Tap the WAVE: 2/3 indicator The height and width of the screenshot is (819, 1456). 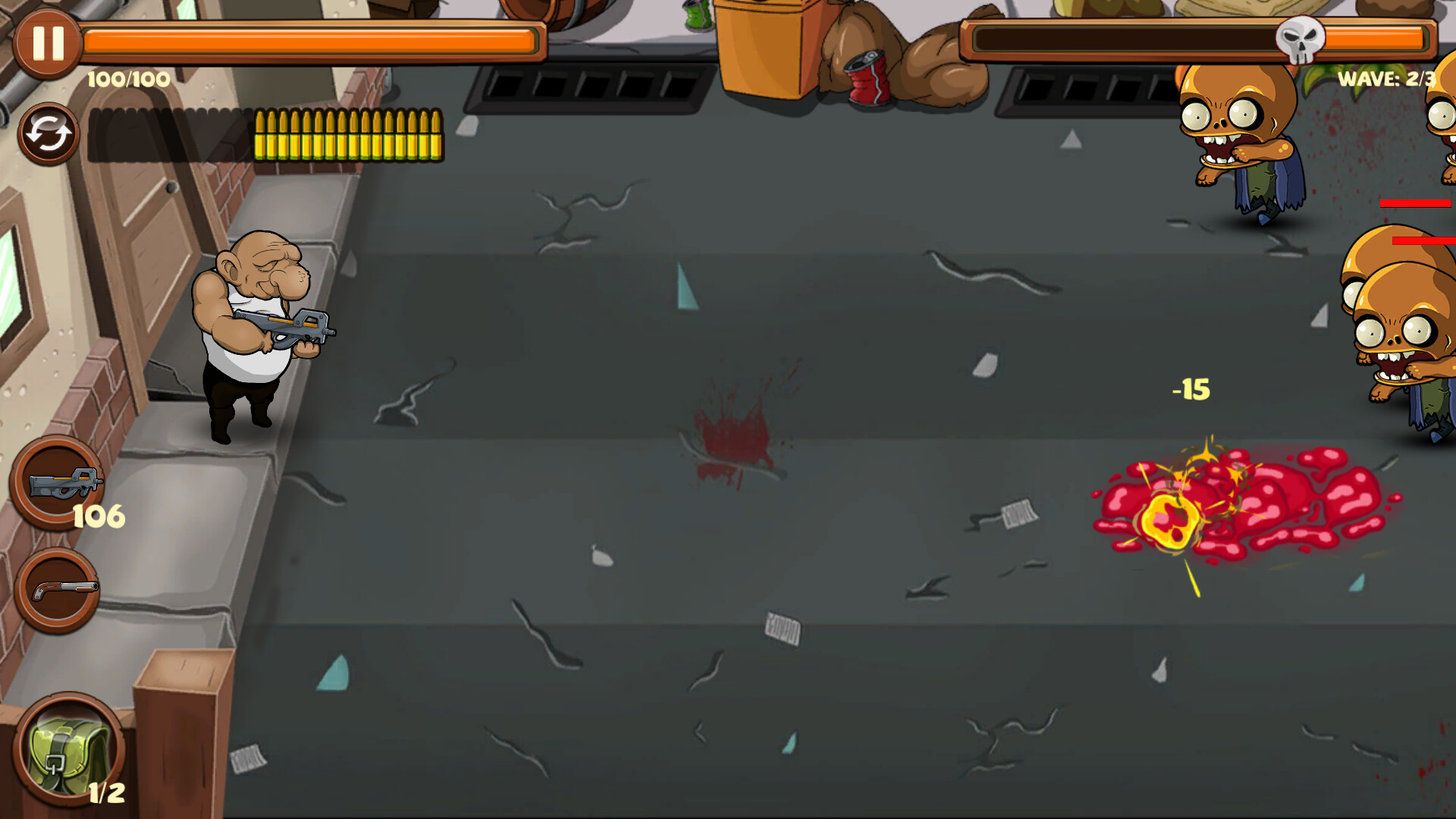pyautogui.click(x=1387, y=78)
